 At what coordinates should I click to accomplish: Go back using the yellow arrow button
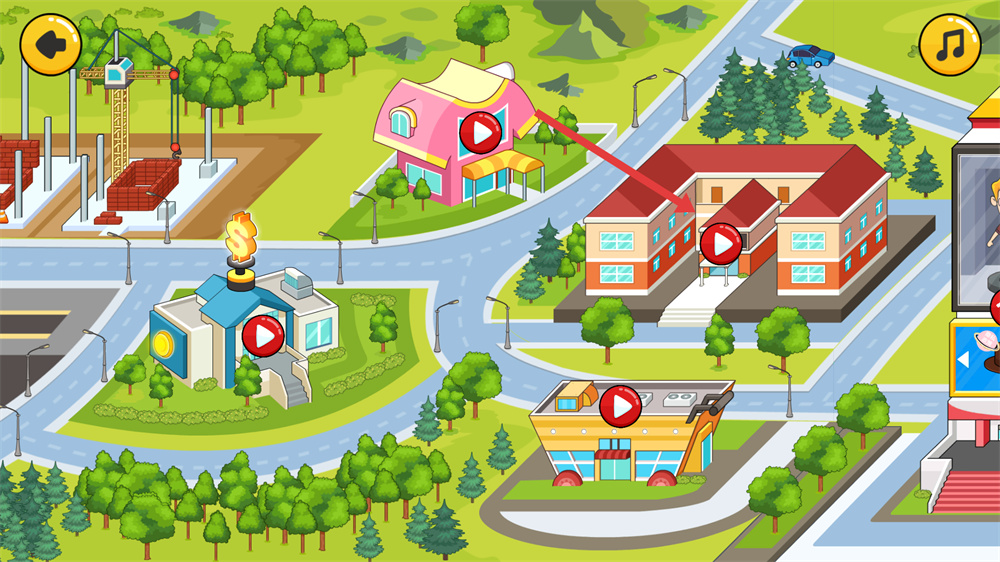point(50,44)
